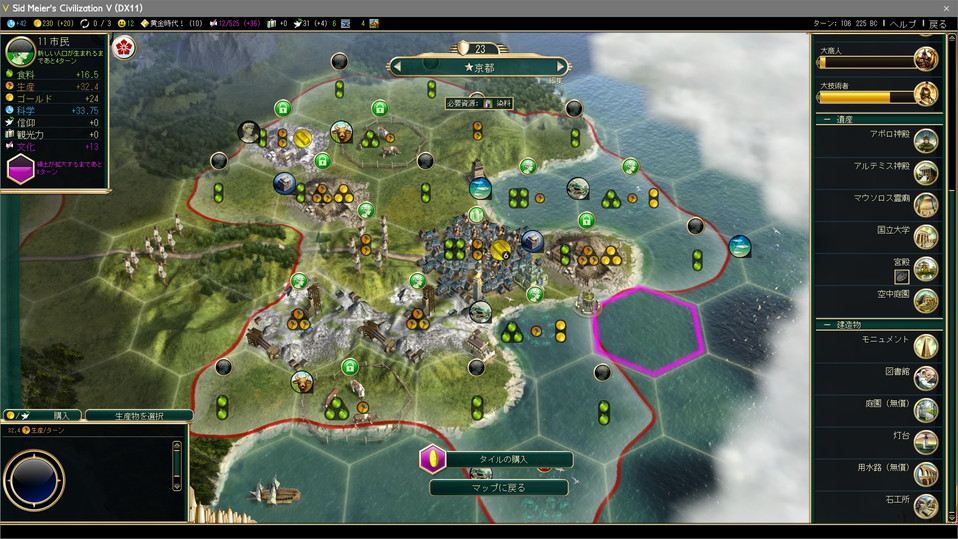Click 戻る (back) in the top bar
Viewport: 958px width, 539px height.
937,23
